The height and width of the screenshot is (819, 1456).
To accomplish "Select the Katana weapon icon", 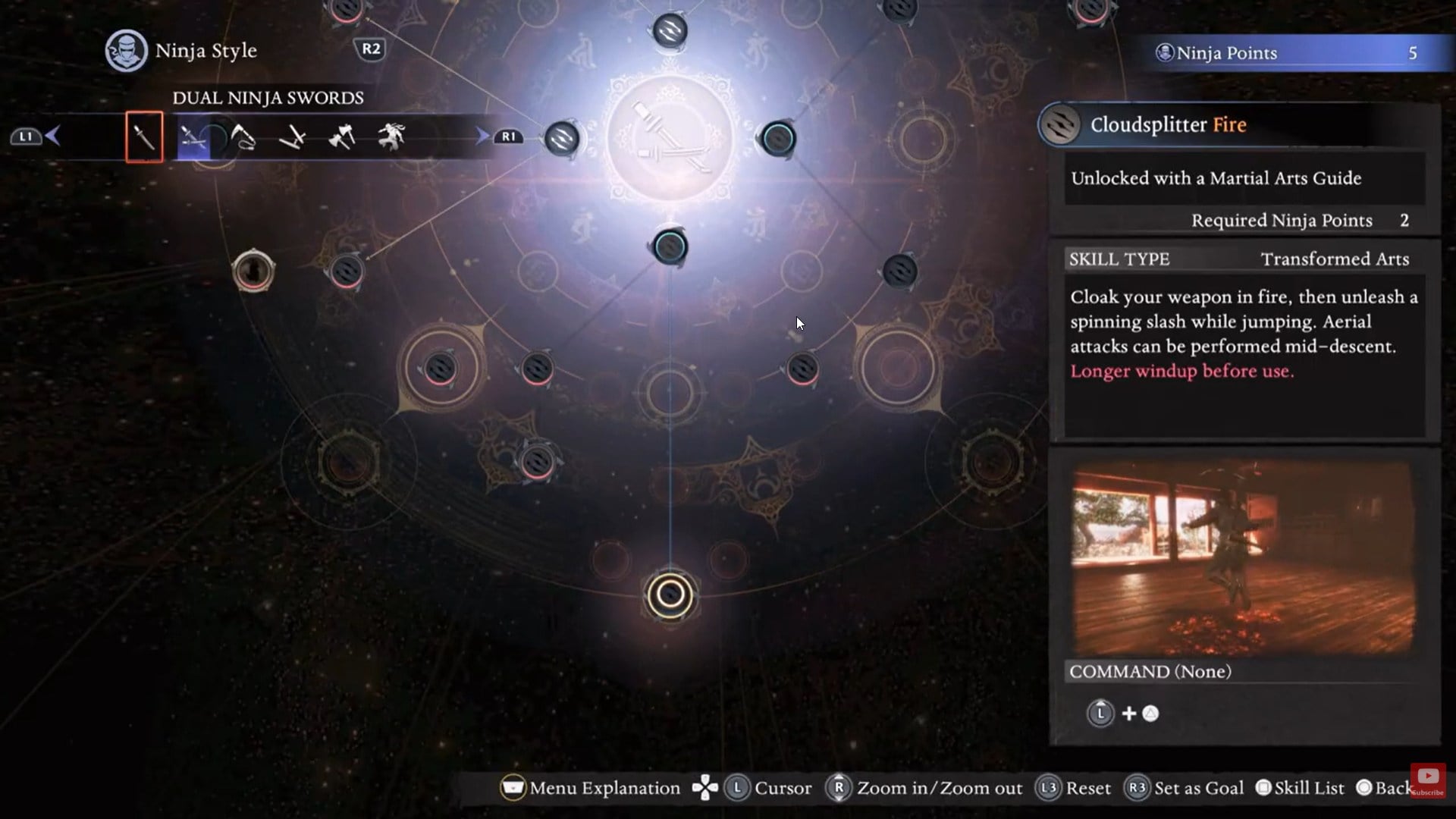I will (x=144, y=135).
